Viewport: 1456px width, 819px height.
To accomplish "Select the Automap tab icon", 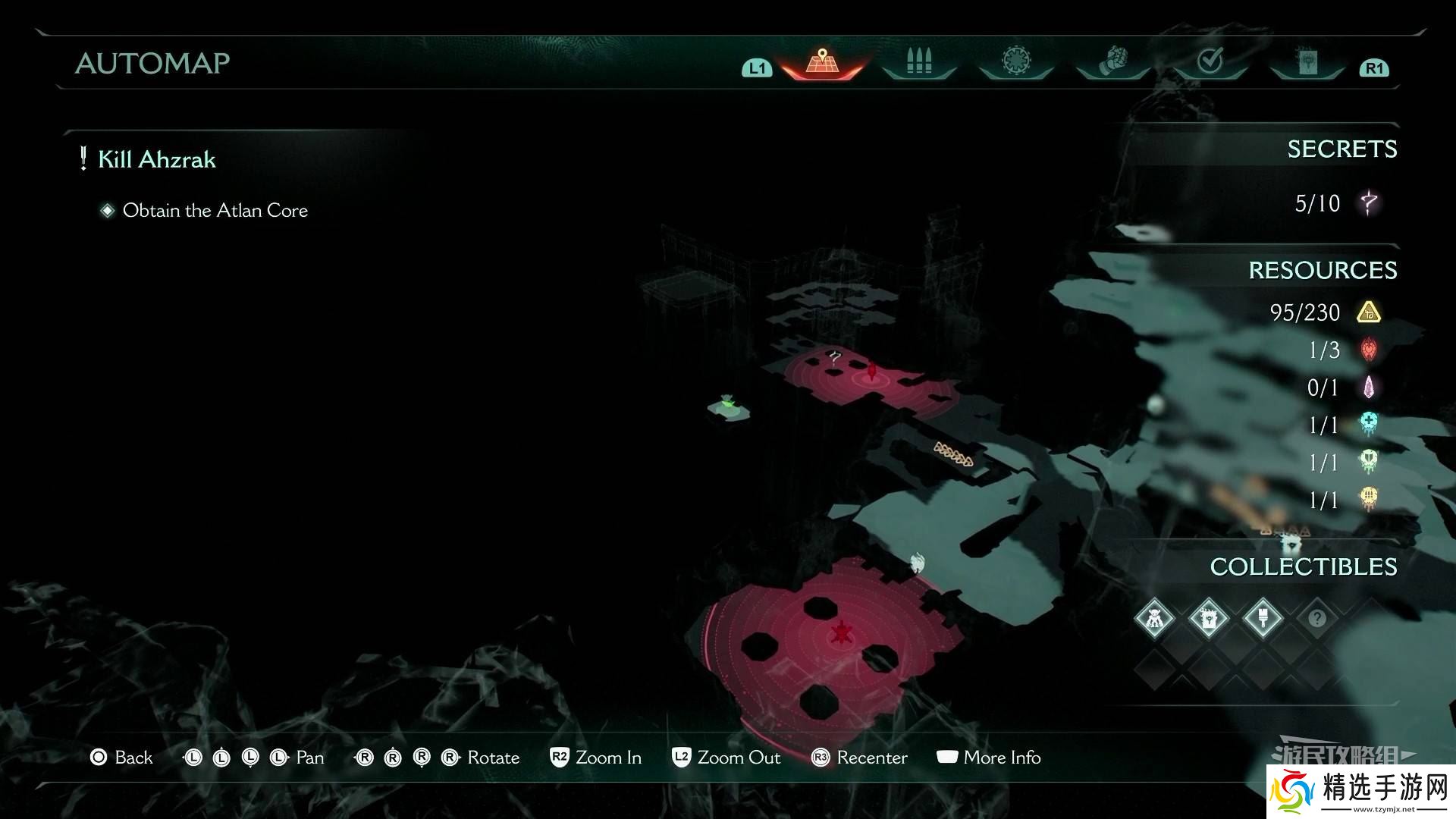I will tap(821, 62).
